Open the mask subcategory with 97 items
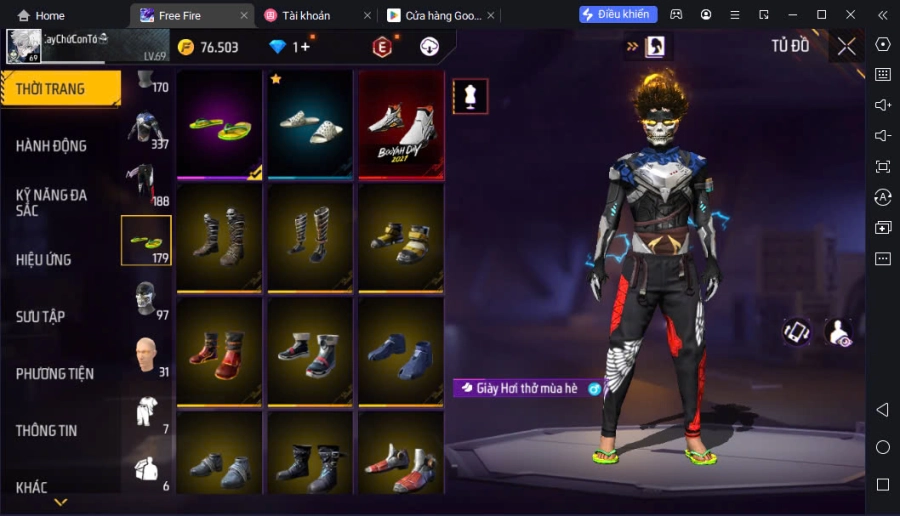Viewport: 900px width, 516px height. point(147,298)
